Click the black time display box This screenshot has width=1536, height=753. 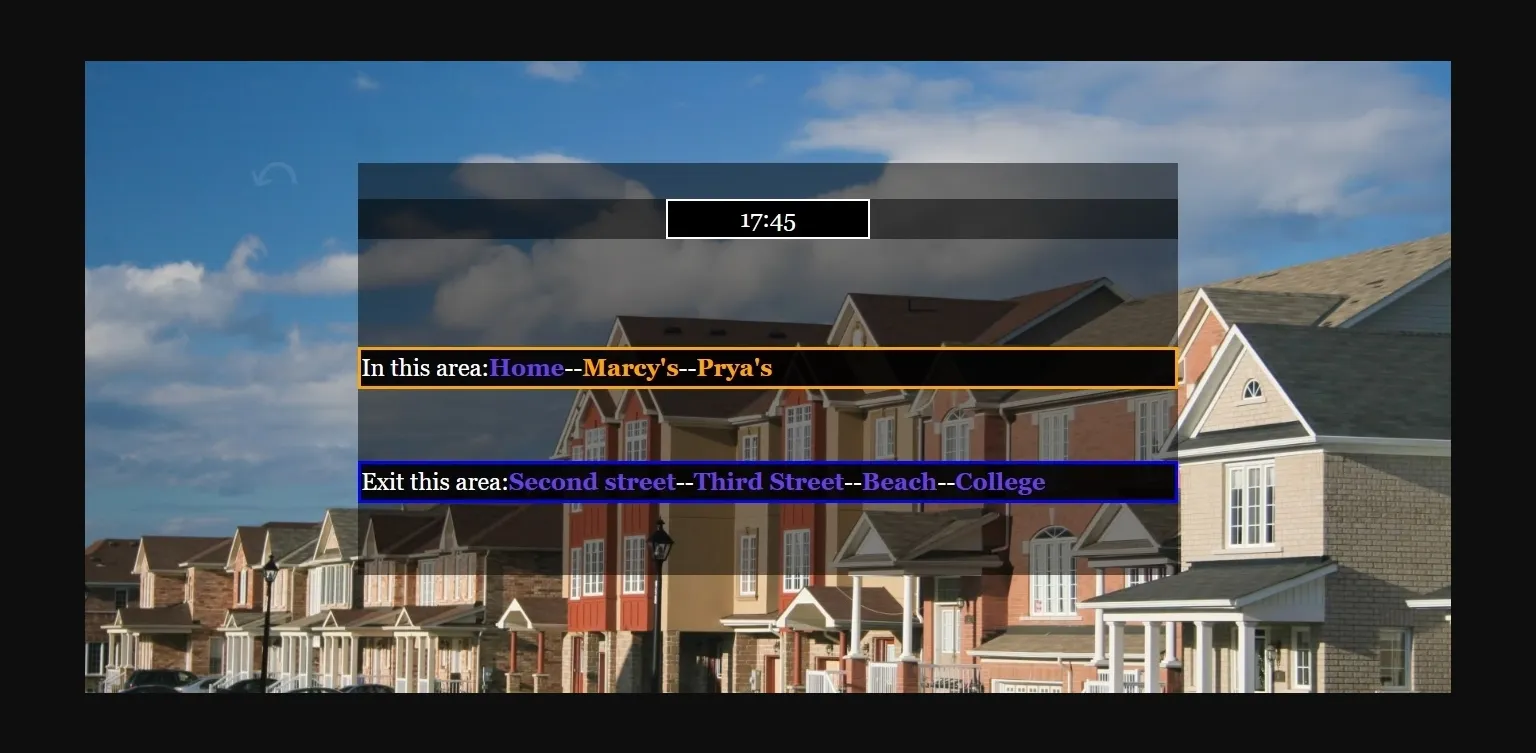click(x=767, y=218)
